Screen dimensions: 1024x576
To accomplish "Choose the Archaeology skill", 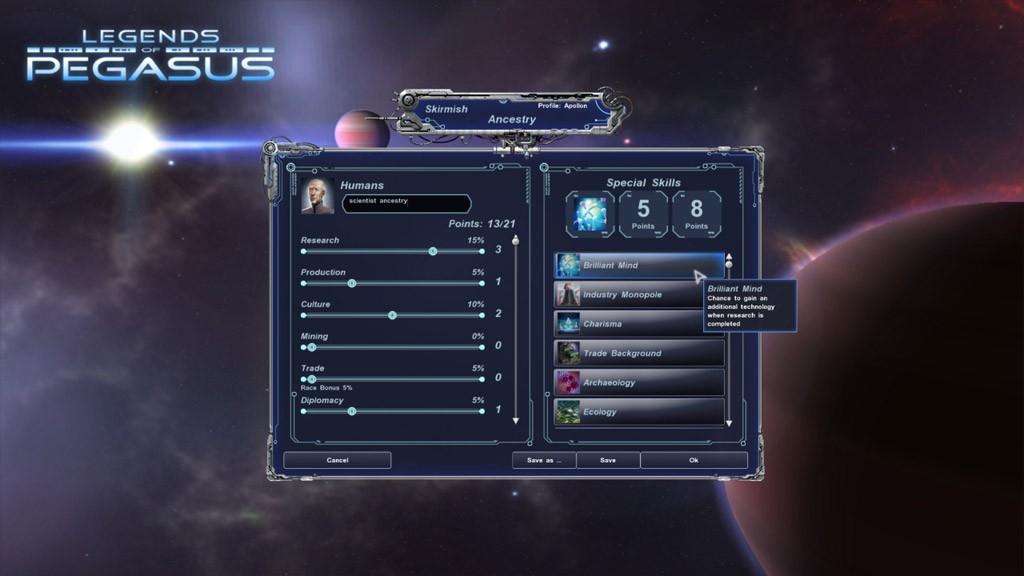I will 639,382.
